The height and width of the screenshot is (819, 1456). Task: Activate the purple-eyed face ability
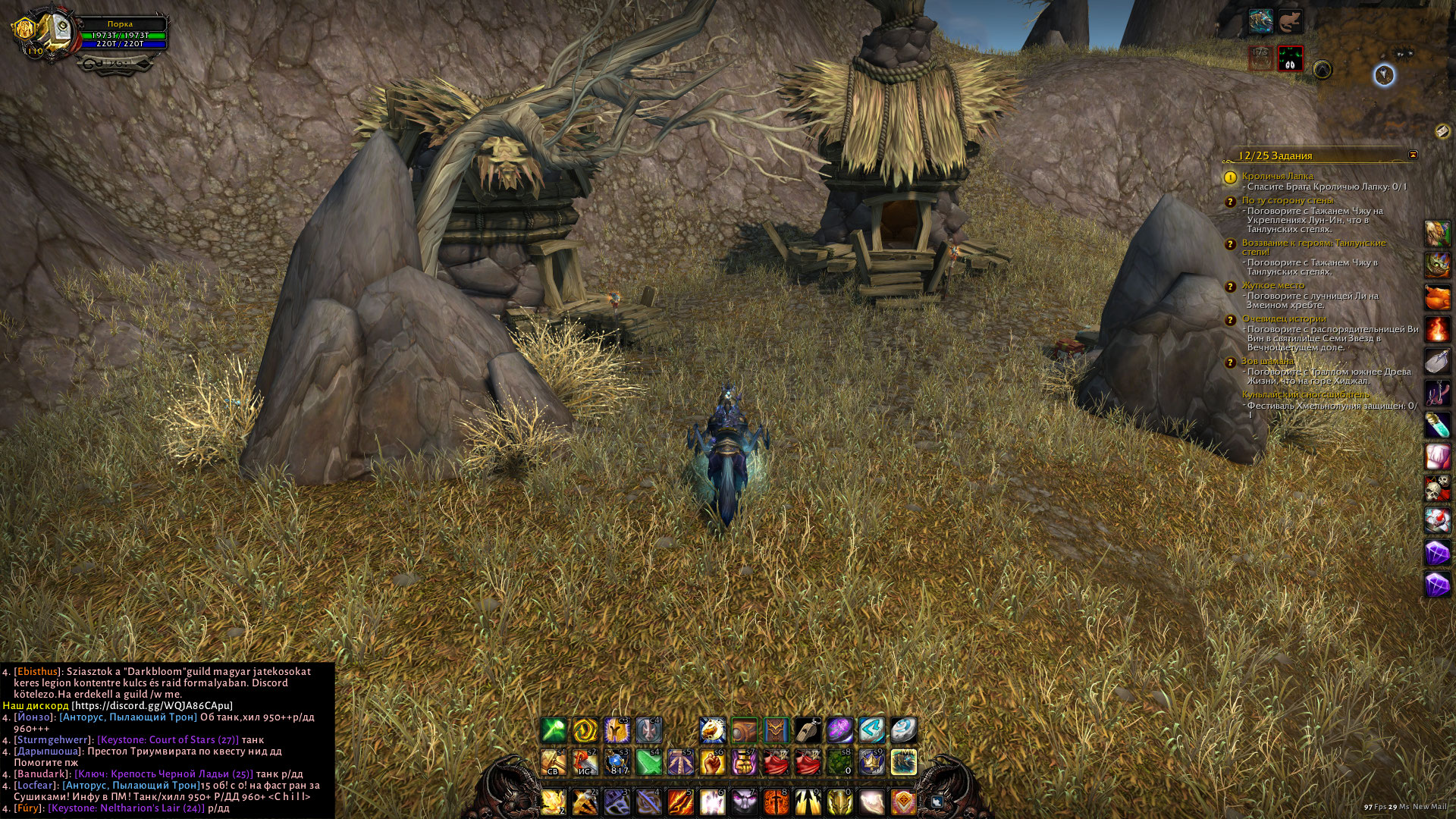(744, 802)
